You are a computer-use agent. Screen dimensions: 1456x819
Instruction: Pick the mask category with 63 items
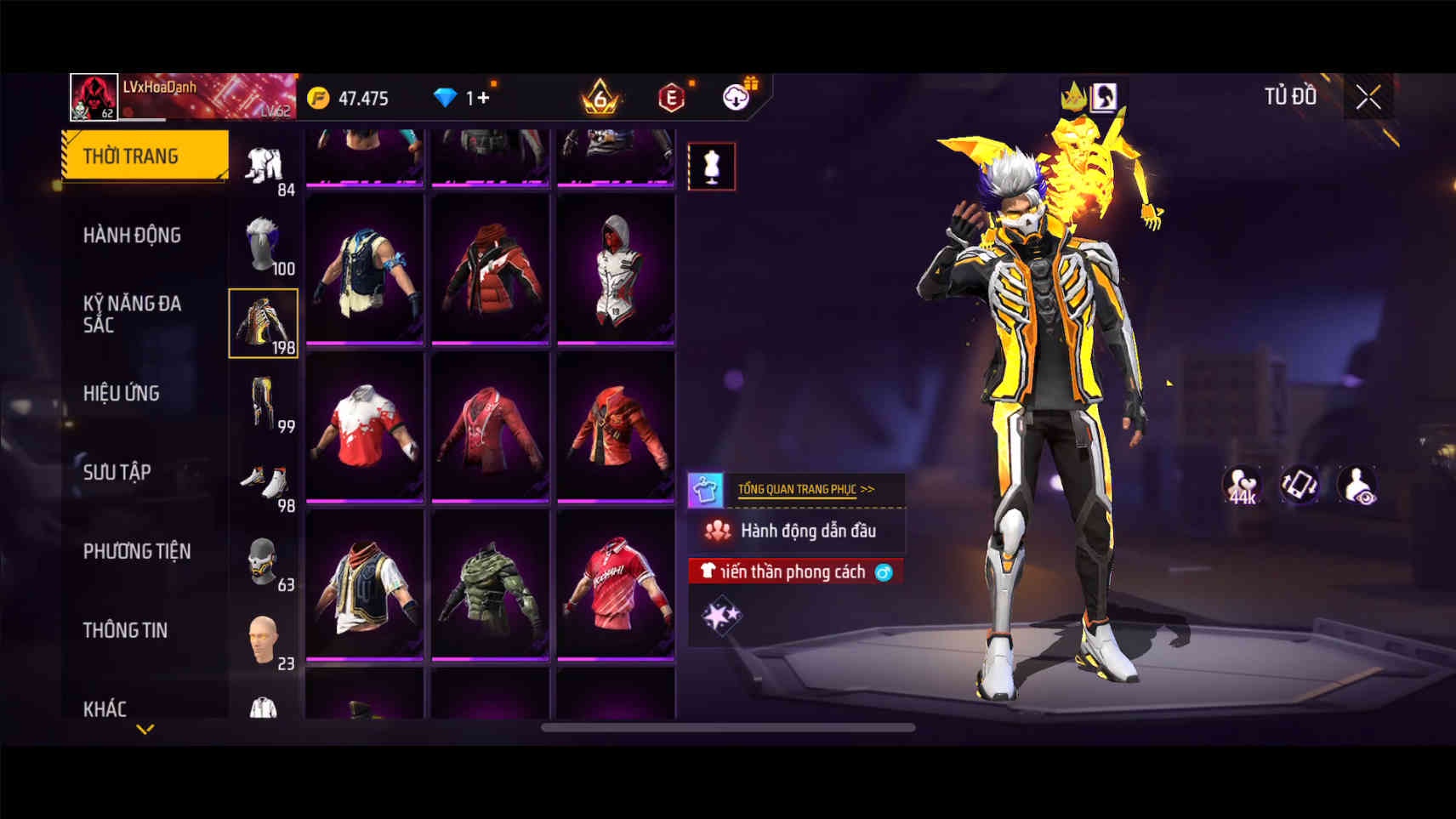(264, 562)
